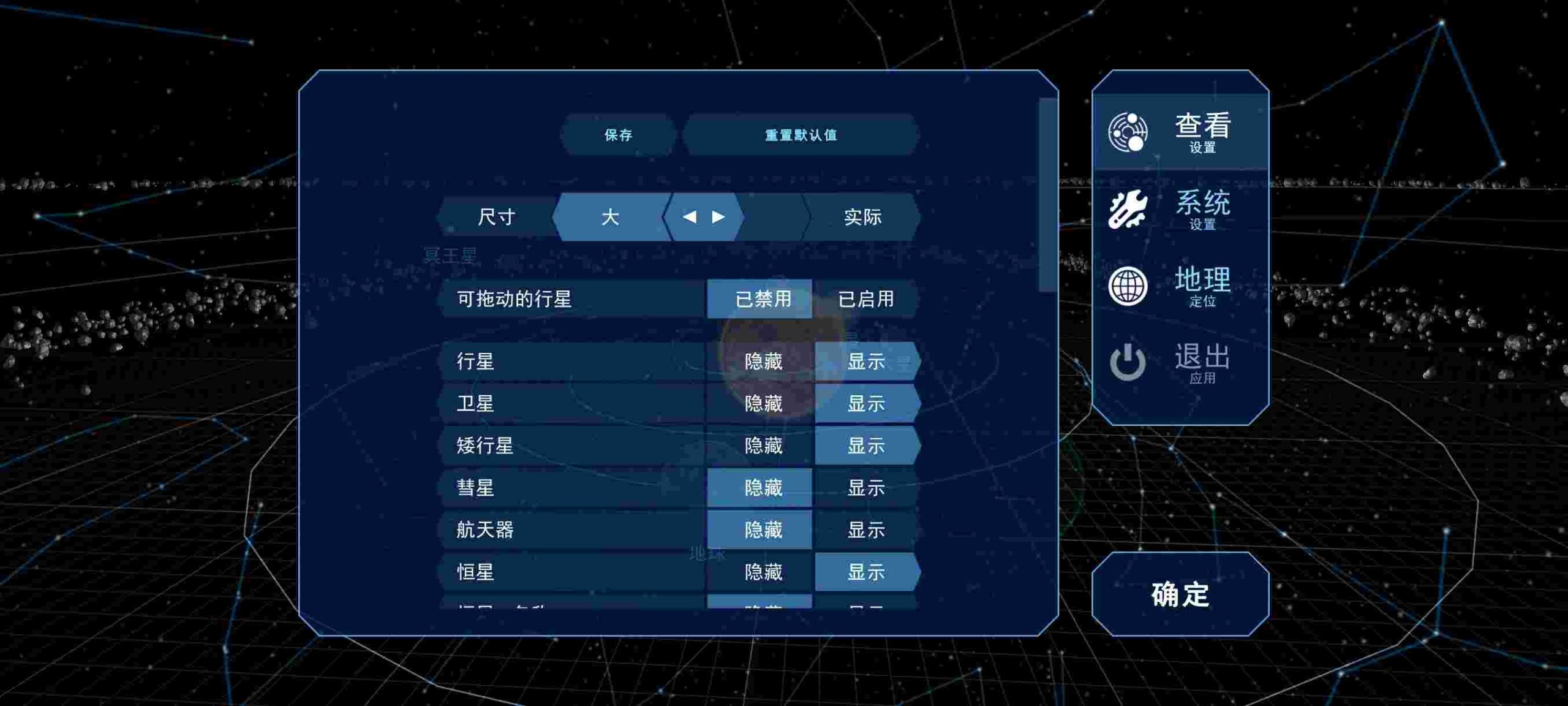Click the left arrow size stepper
Image resolution: width=1568 pixels, height=706 pixels.
coord(689,217)
